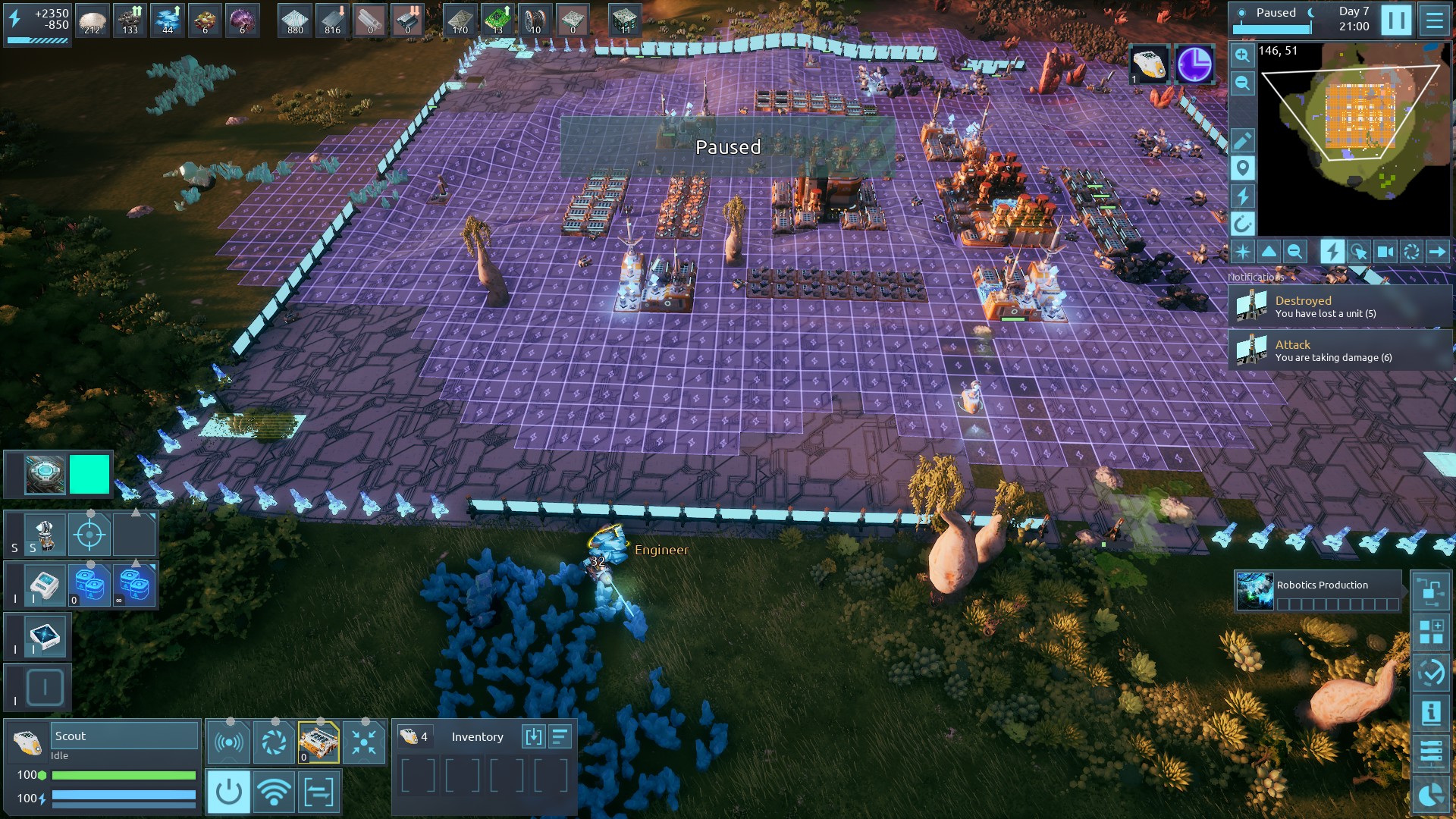Click the Scout name field
1456x819 pixels.
(x=124, y=736)
